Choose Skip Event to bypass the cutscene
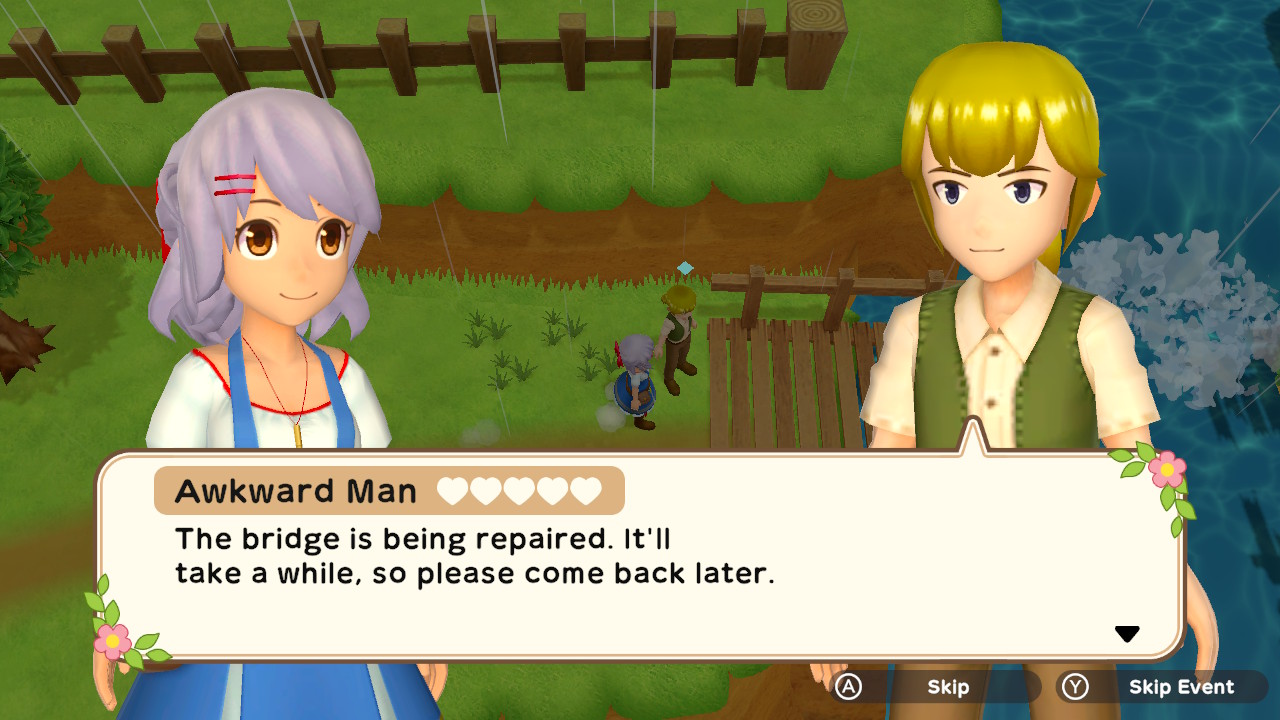 [1162, 687]
